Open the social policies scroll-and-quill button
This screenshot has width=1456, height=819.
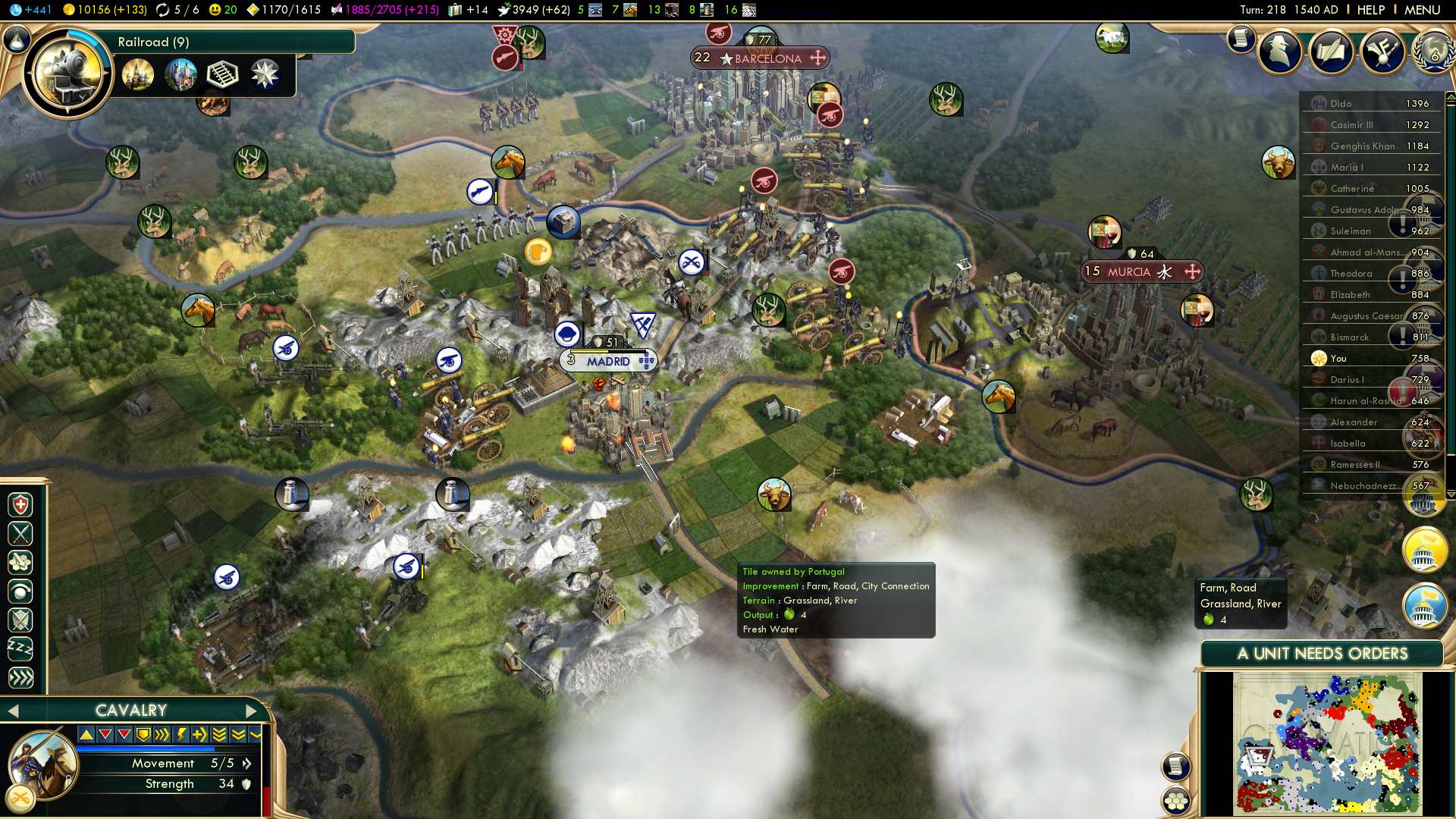click(1331, 52)
